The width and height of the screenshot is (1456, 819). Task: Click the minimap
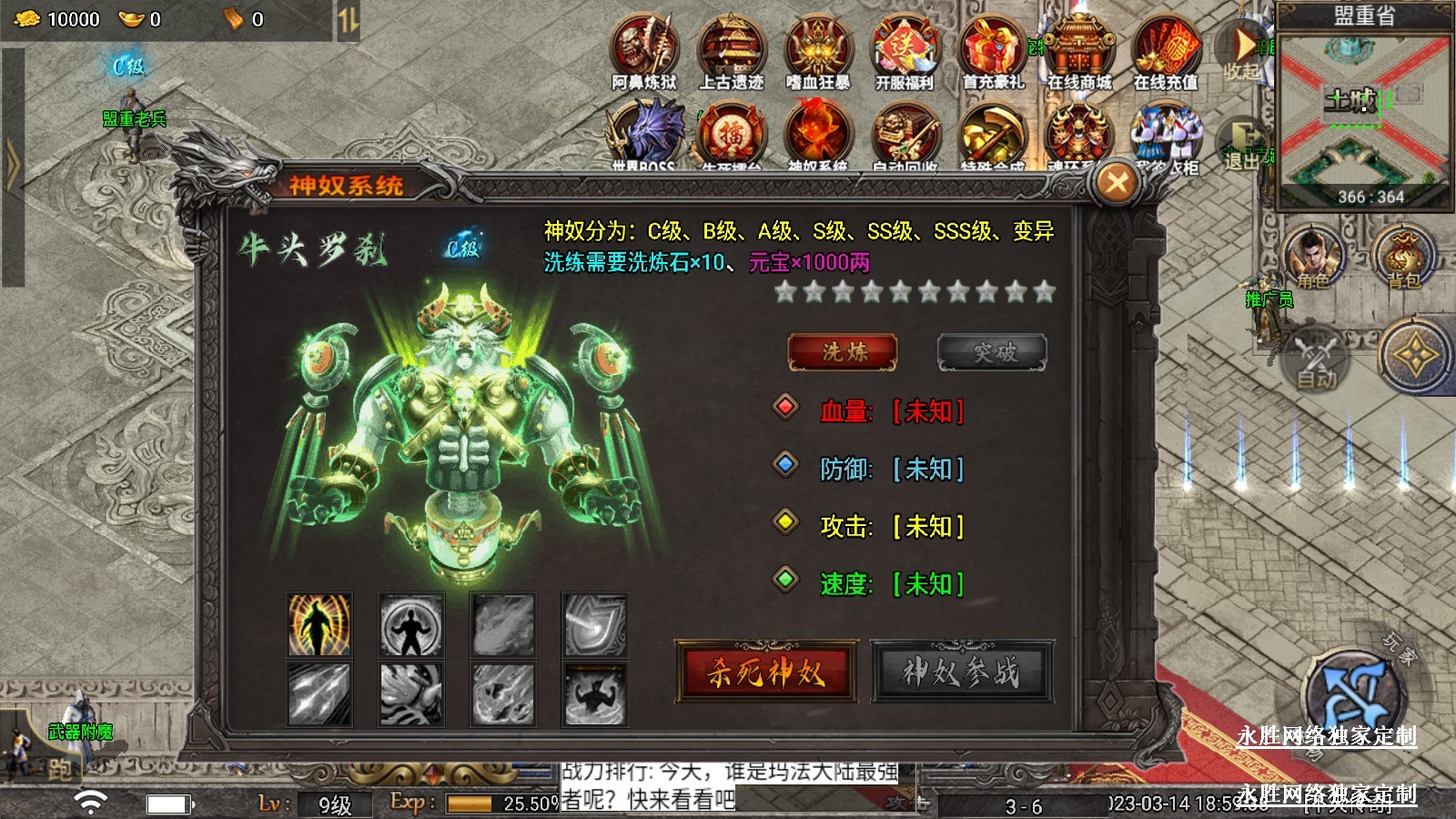tap(1363, 114)
